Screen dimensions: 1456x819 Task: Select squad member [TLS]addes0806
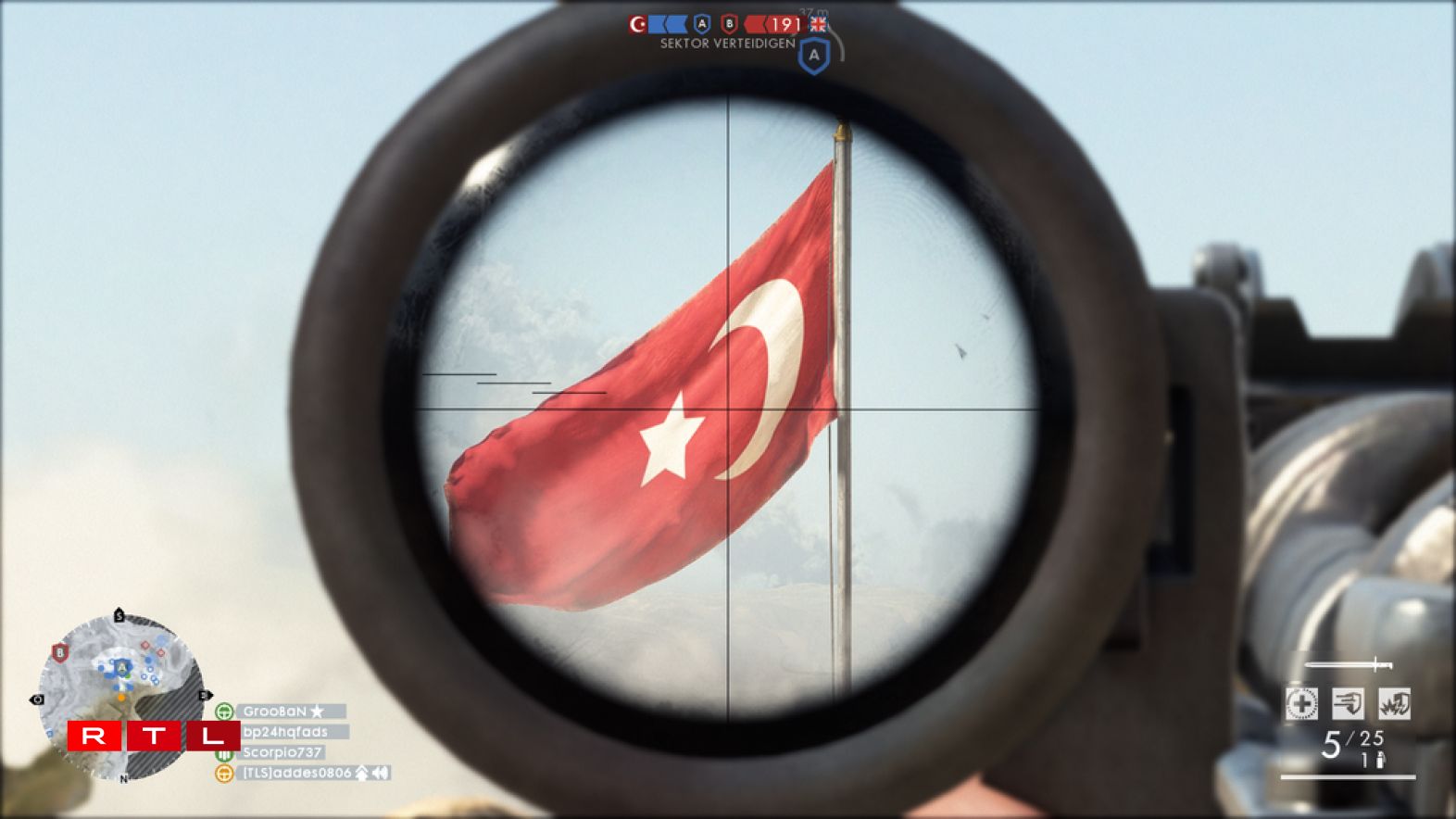(296, 773)
